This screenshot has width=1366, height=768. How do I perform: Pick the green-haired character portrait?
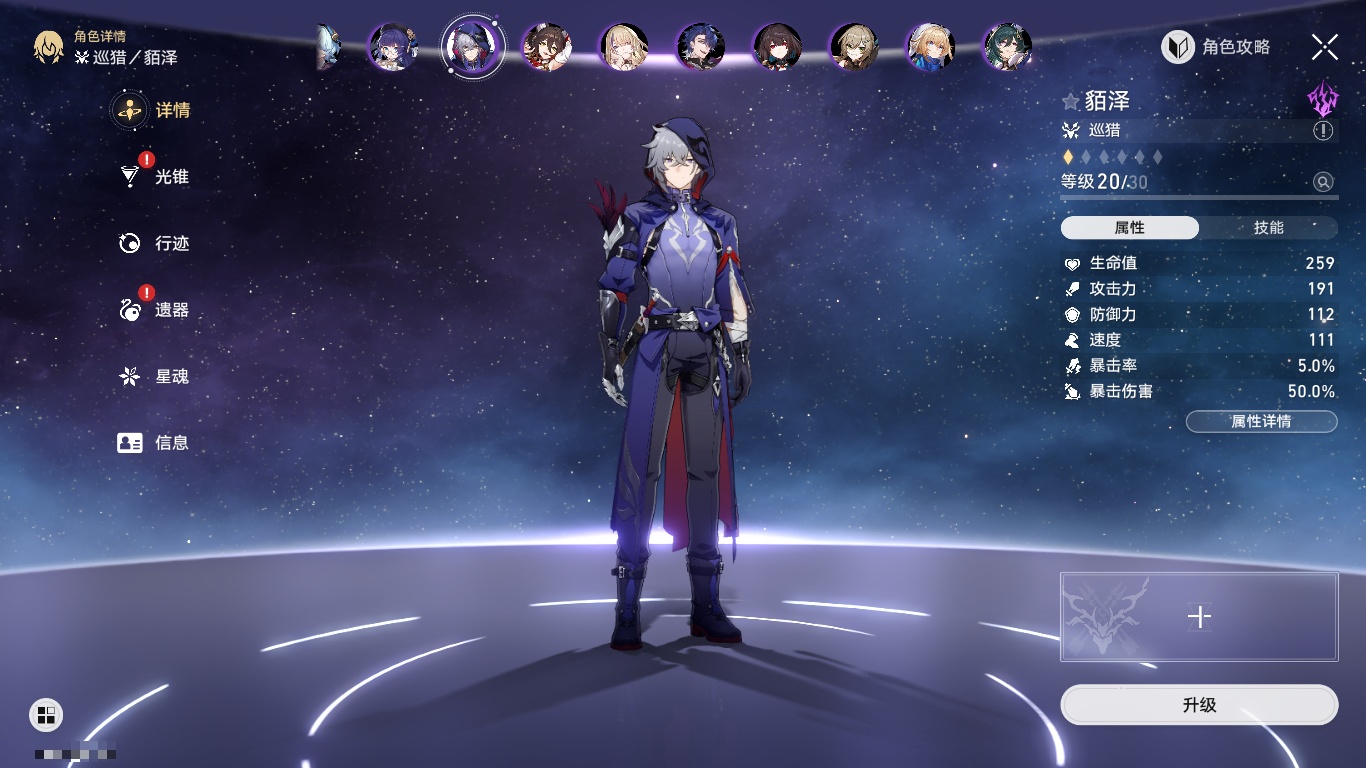click(x=1006, y=46)
